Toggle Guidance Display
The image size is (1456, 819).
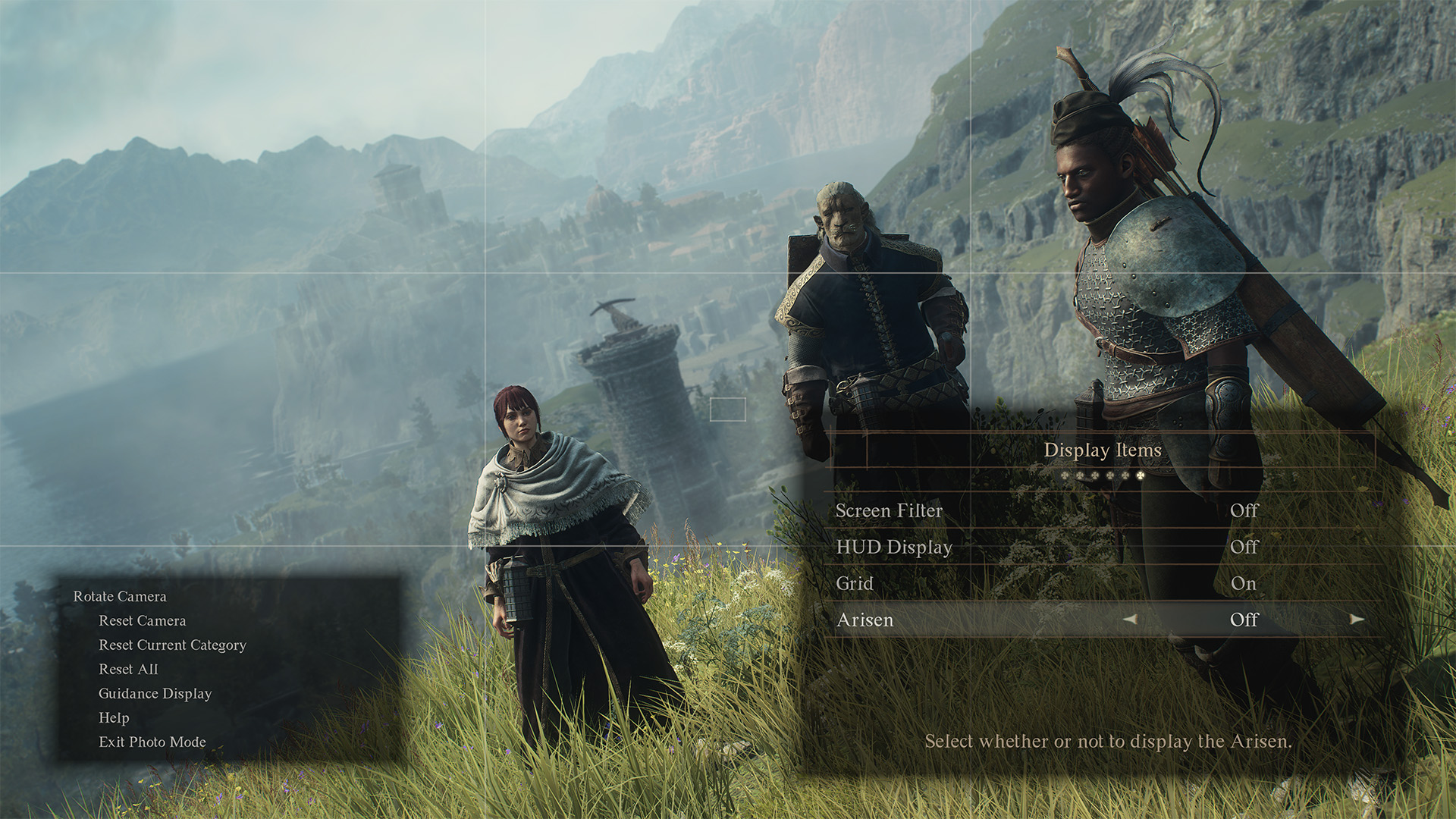click(155, 694)
